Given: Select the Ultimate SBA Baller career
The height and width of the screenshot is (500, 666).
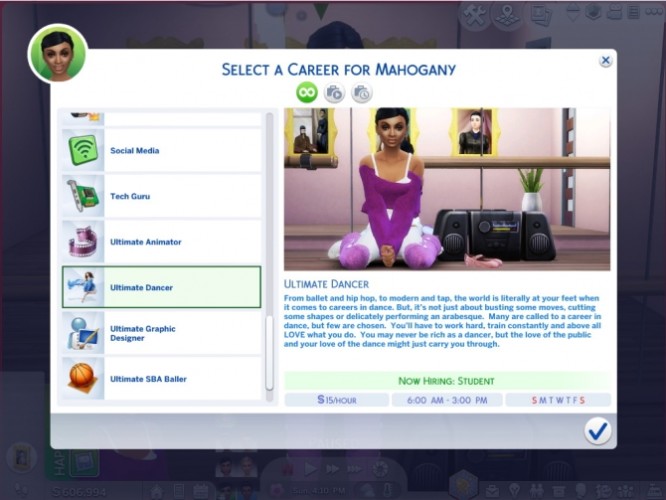Looking at the screenshot, I should pos(161,379).
